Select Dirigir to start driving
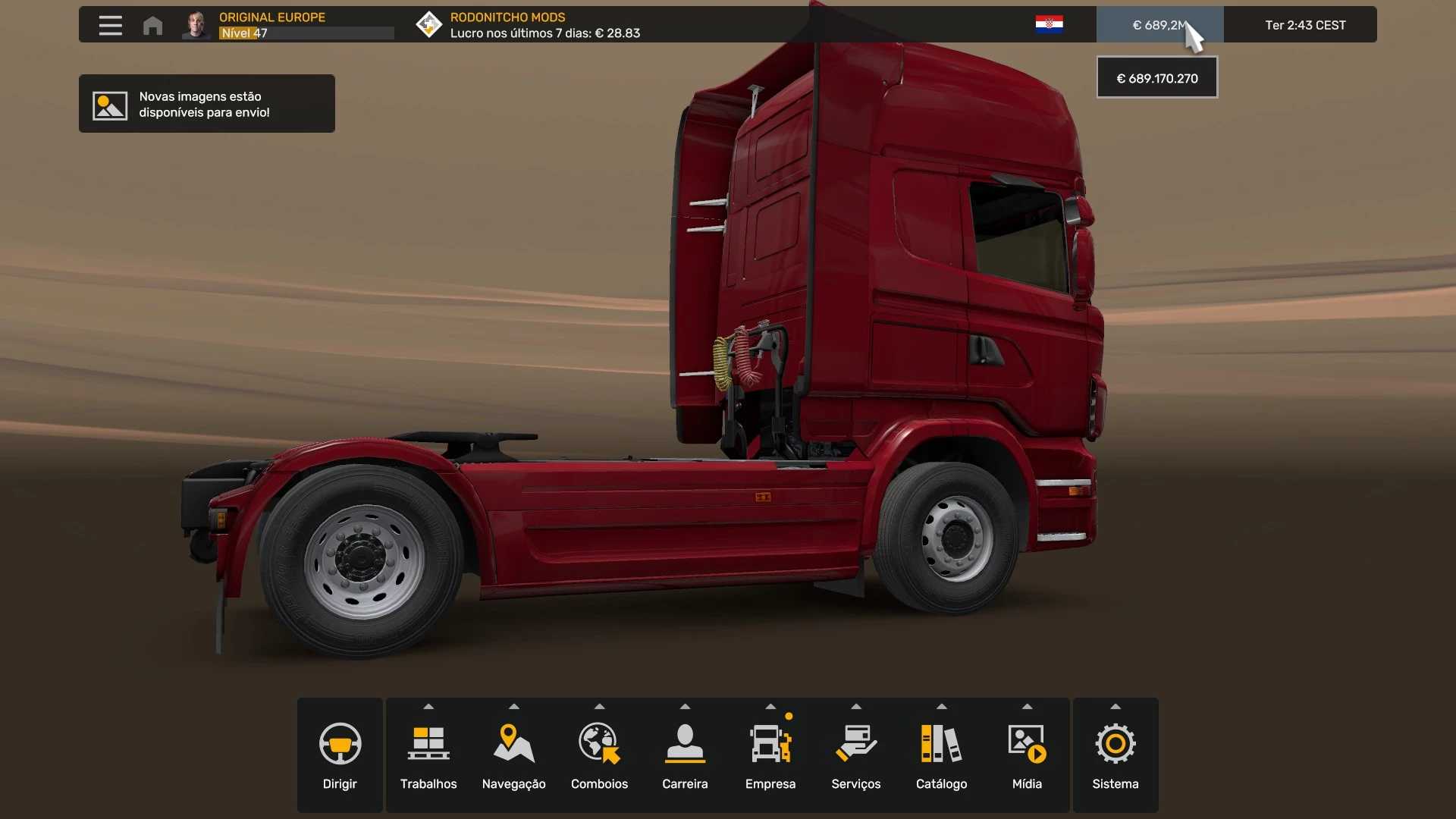 click(x=340, y=755)
